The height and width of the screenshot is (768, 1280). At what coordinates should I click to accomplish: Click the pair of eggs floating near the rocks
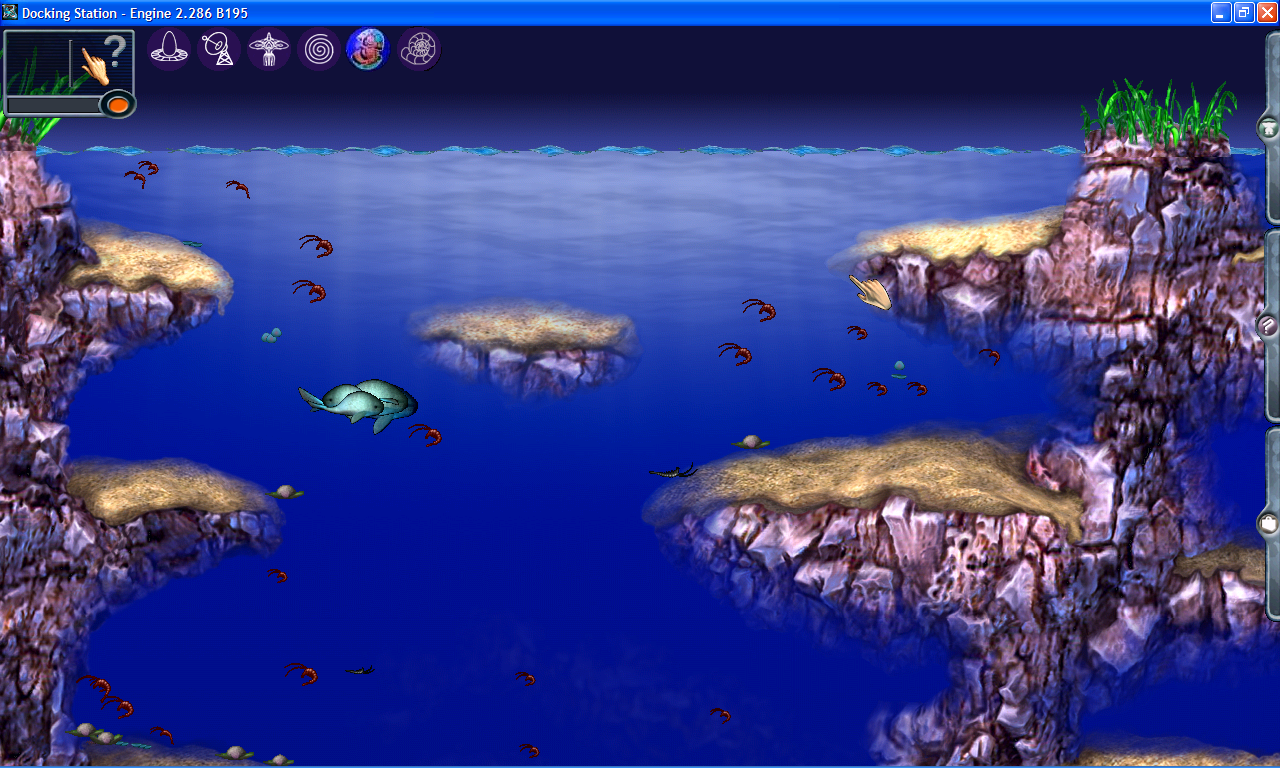click(272, 334)
